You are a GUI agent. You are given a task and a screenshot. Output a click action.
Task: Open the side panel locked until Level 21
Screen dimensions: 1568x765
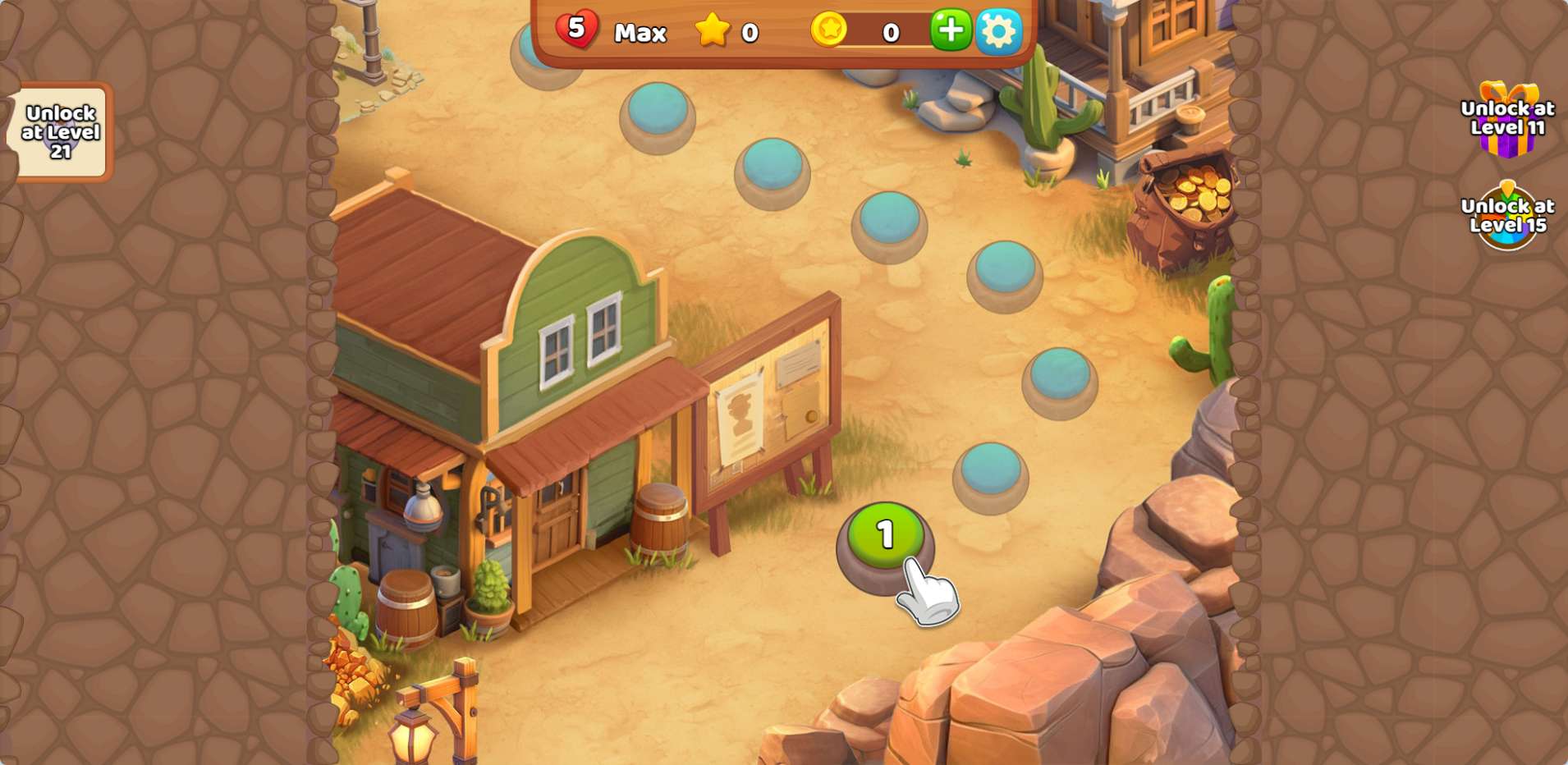61,132
